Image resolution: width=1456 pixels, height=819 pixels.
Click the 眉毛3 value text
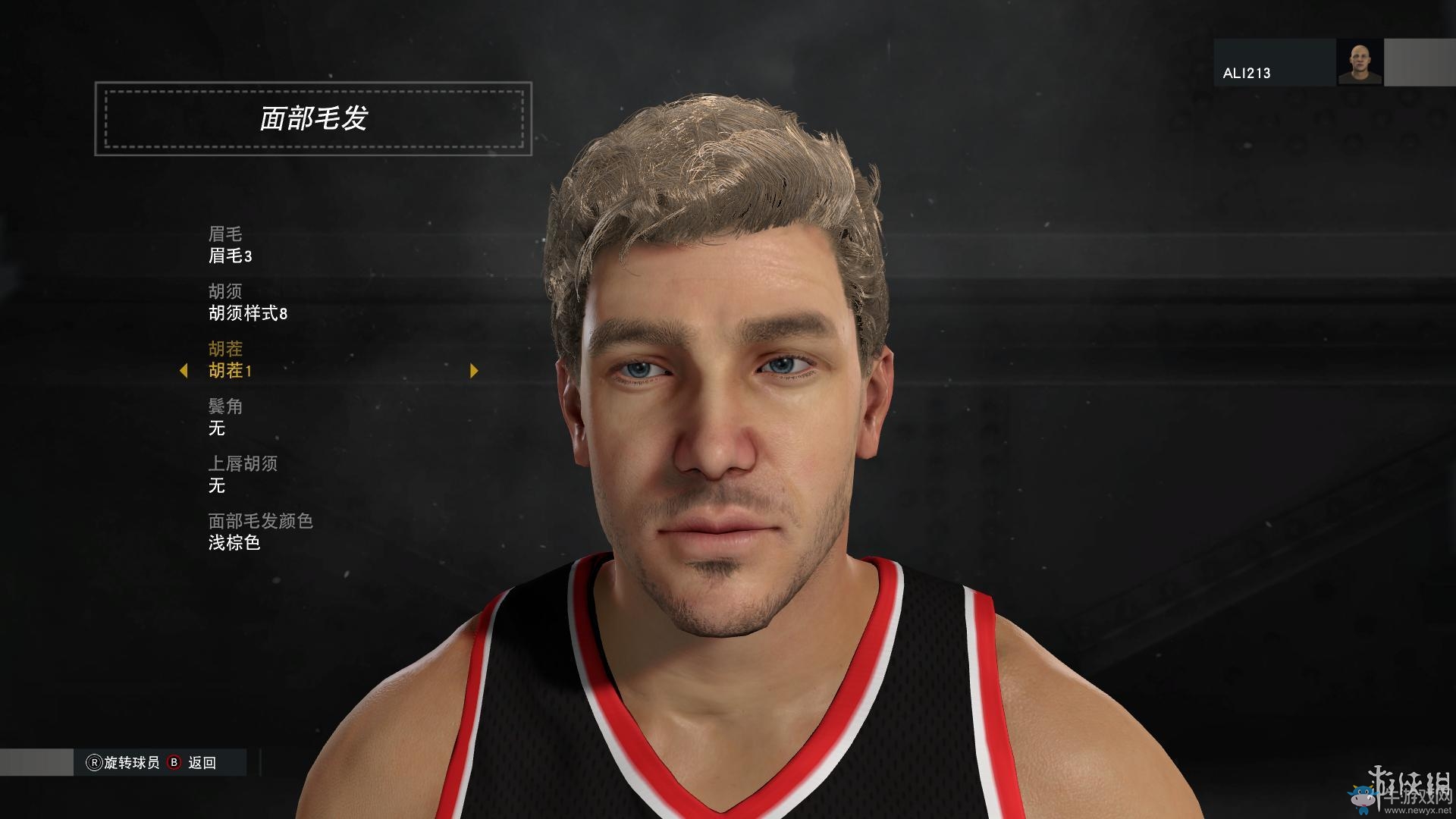coord(231,256)
